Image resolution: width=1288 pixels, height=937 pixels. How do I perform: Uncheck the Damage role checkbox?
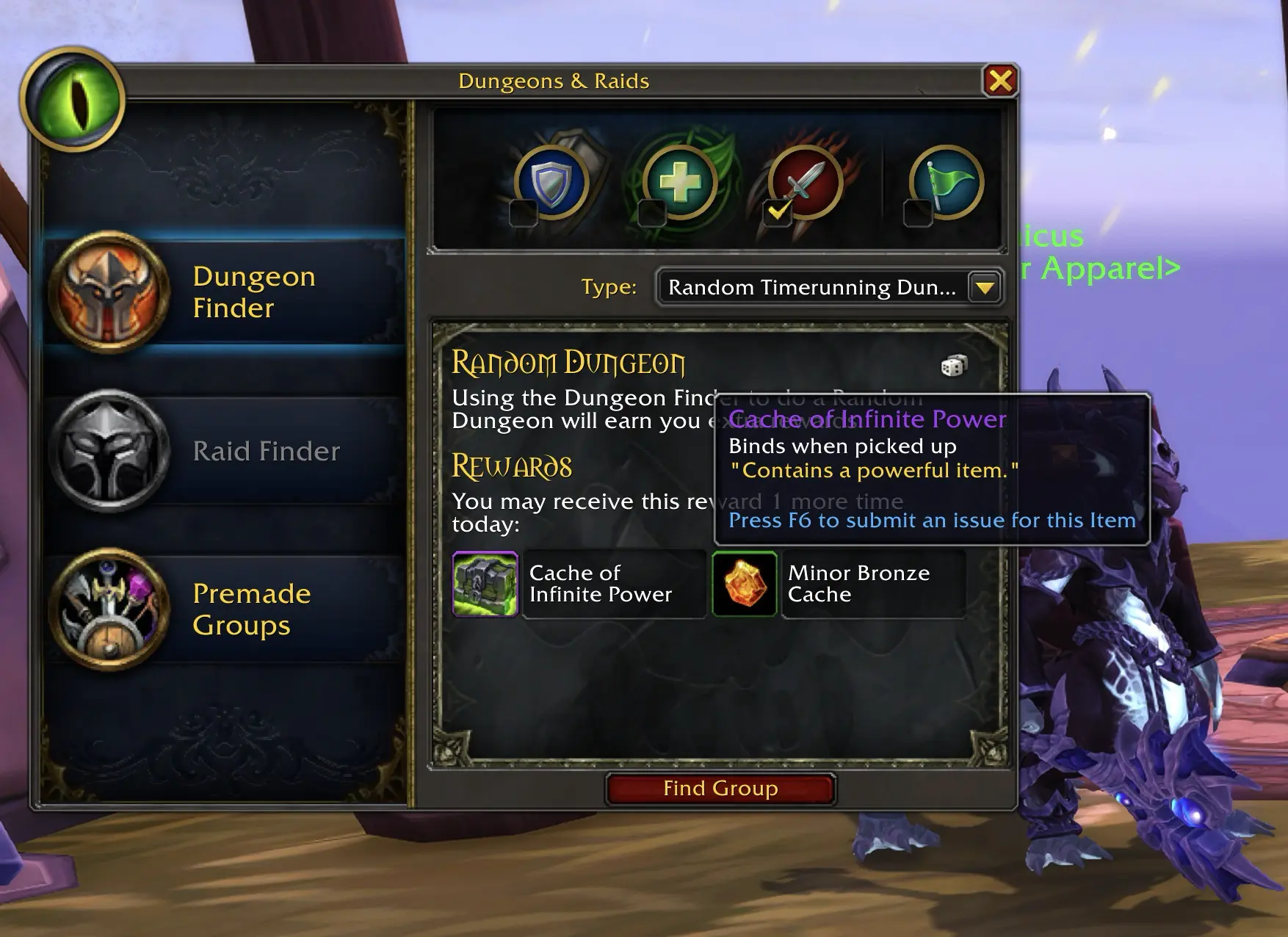tap(778, 214)
